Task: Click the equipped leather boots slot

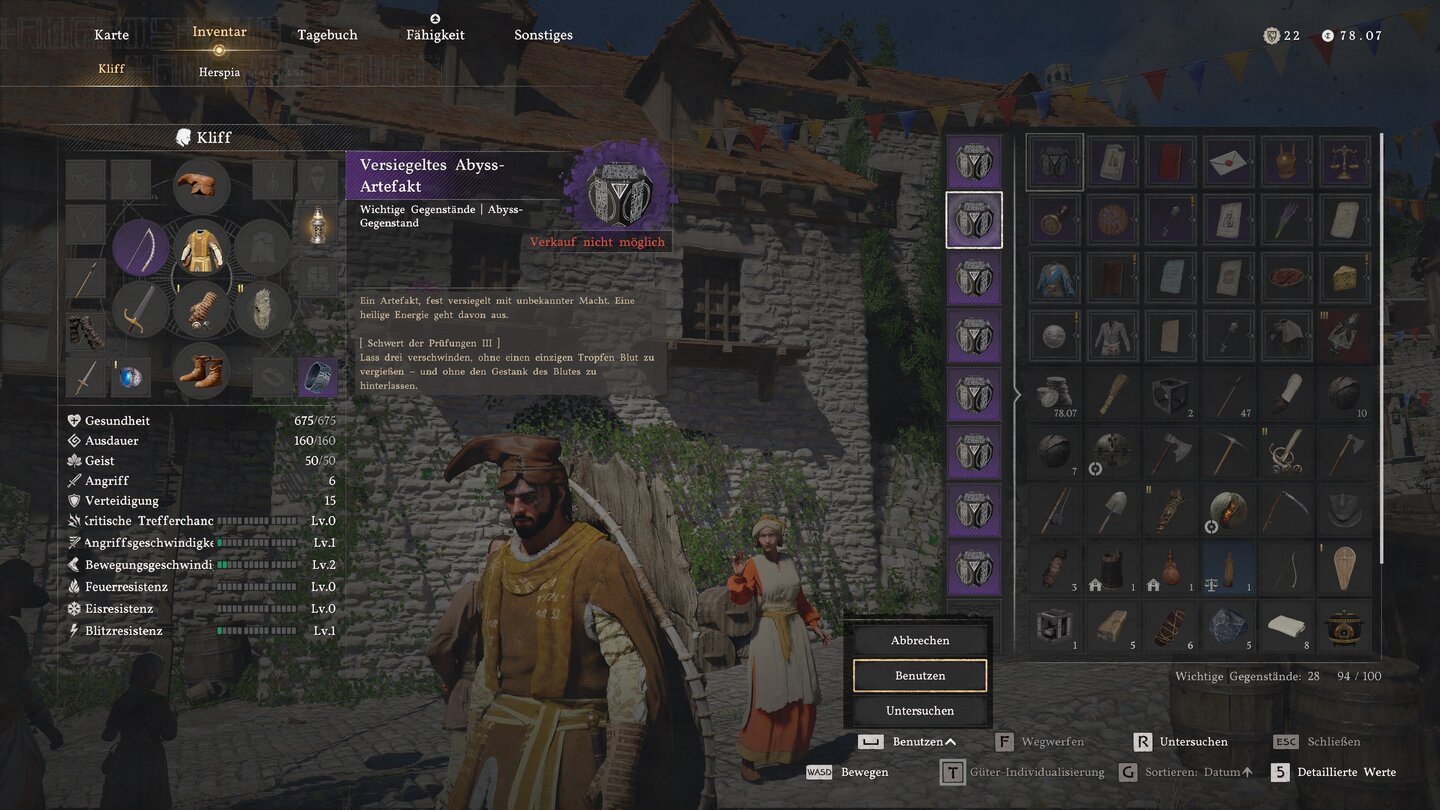Action: [x=201, y=371]
